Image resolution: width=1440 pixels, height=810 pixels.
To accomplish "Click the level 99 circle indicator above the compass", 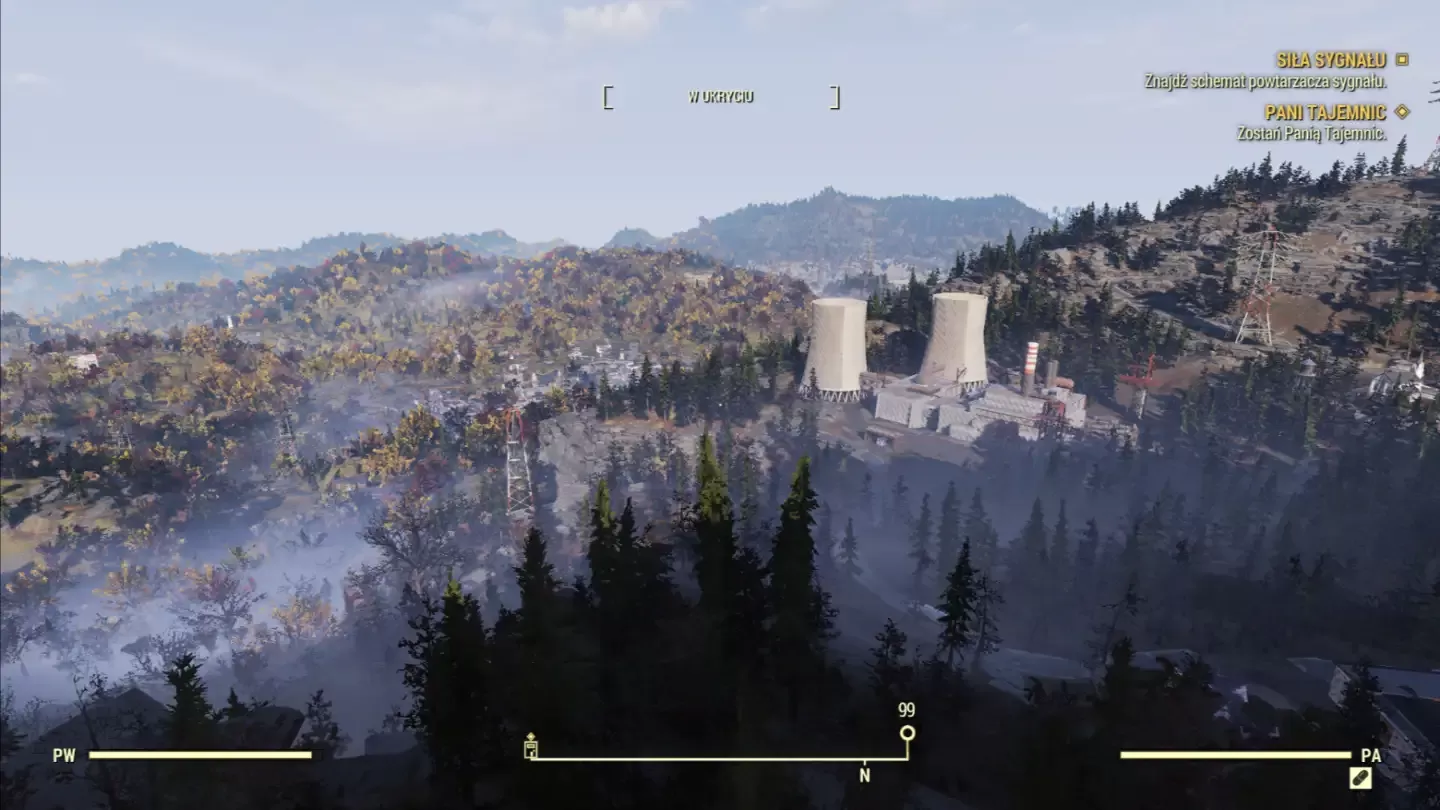I will click(908, 733).
